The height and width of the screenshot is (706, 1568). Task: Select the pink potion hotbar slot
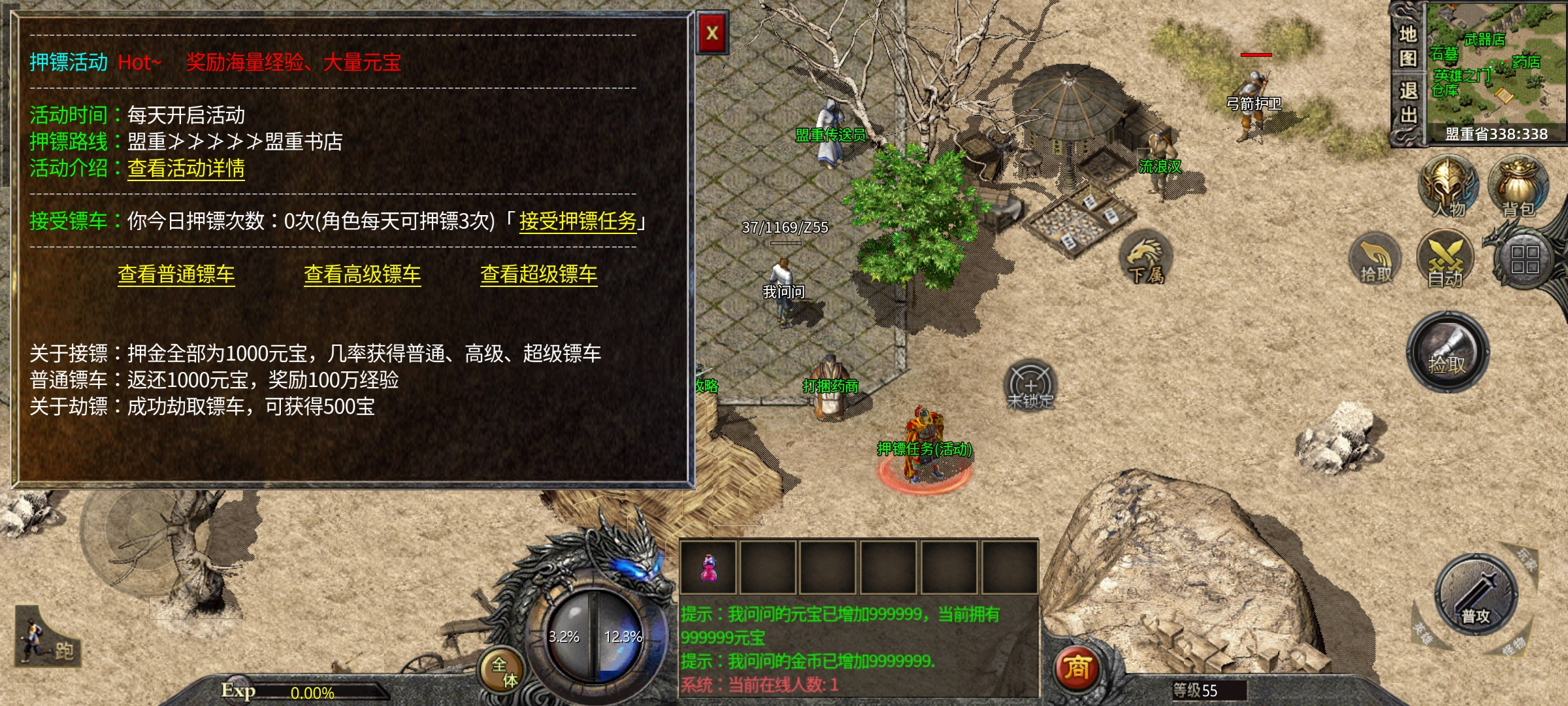click(x=708, y=567)
